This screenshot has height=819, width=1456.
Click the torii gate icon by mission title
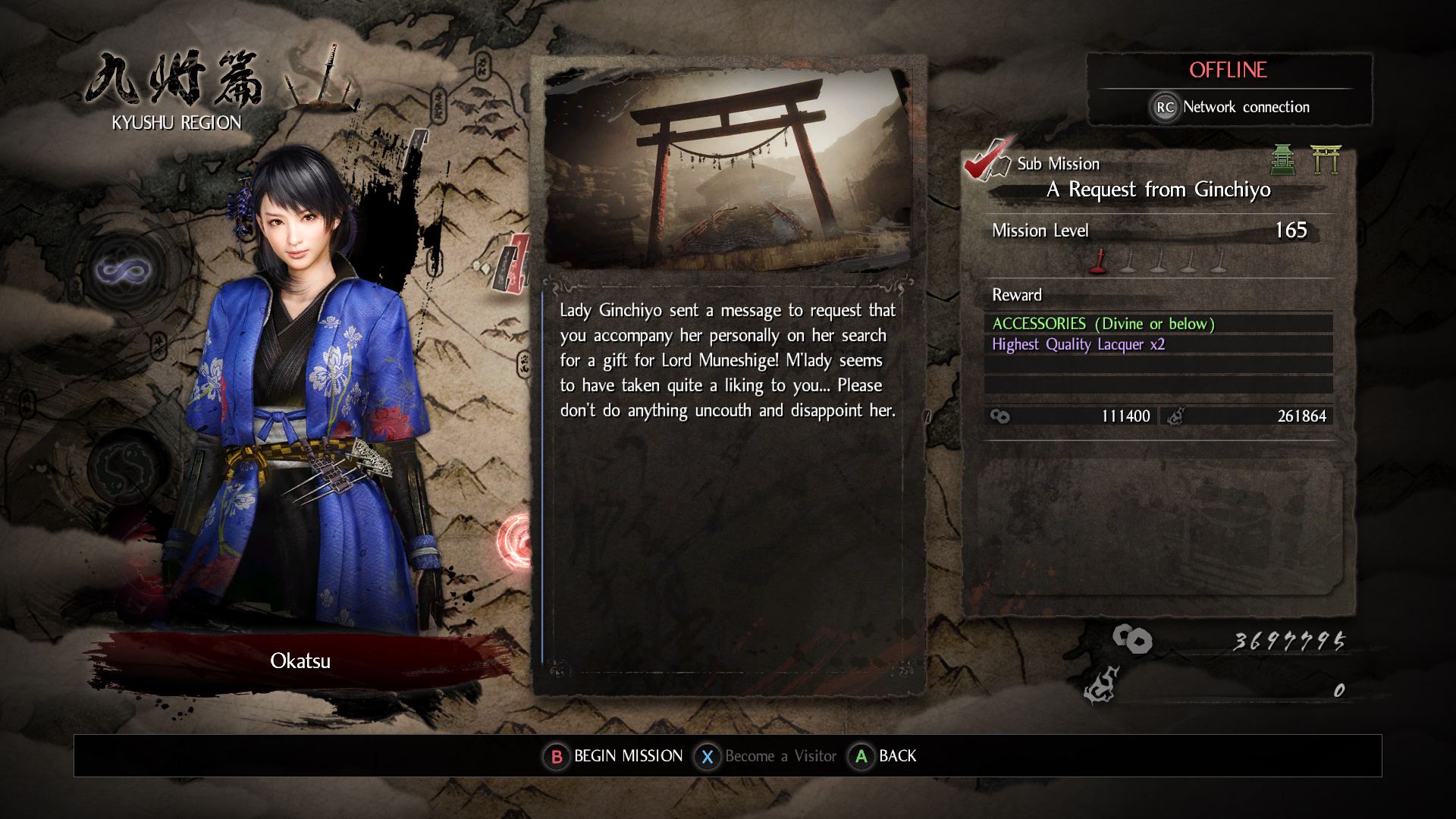pyautogui.click(x=1326, y=159)
